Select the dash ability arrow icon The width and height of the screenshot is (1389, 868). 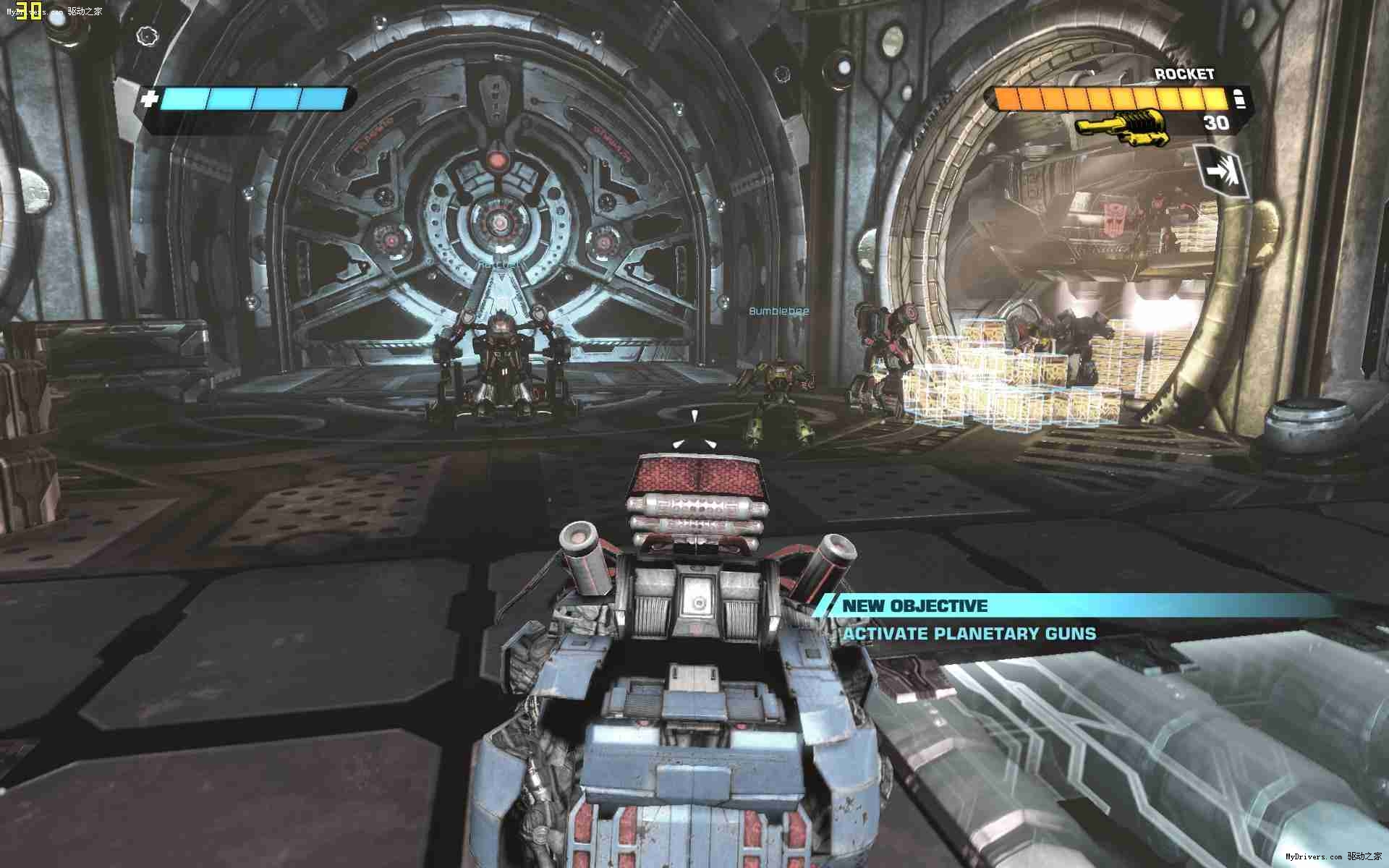[x=1222, y=171]
